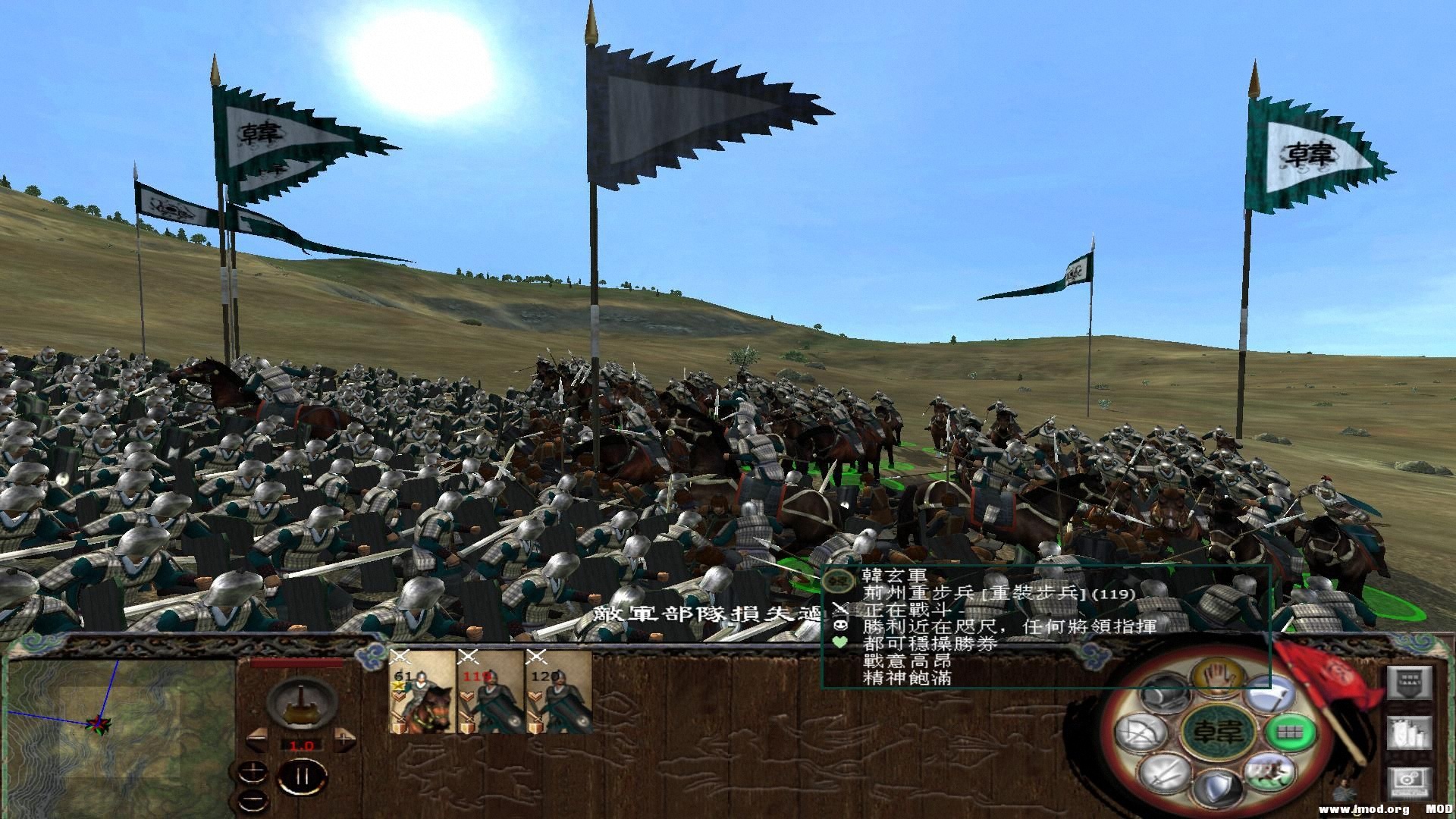
Task: Click the red morale bar above speed dial
Action: click(297, 662)
